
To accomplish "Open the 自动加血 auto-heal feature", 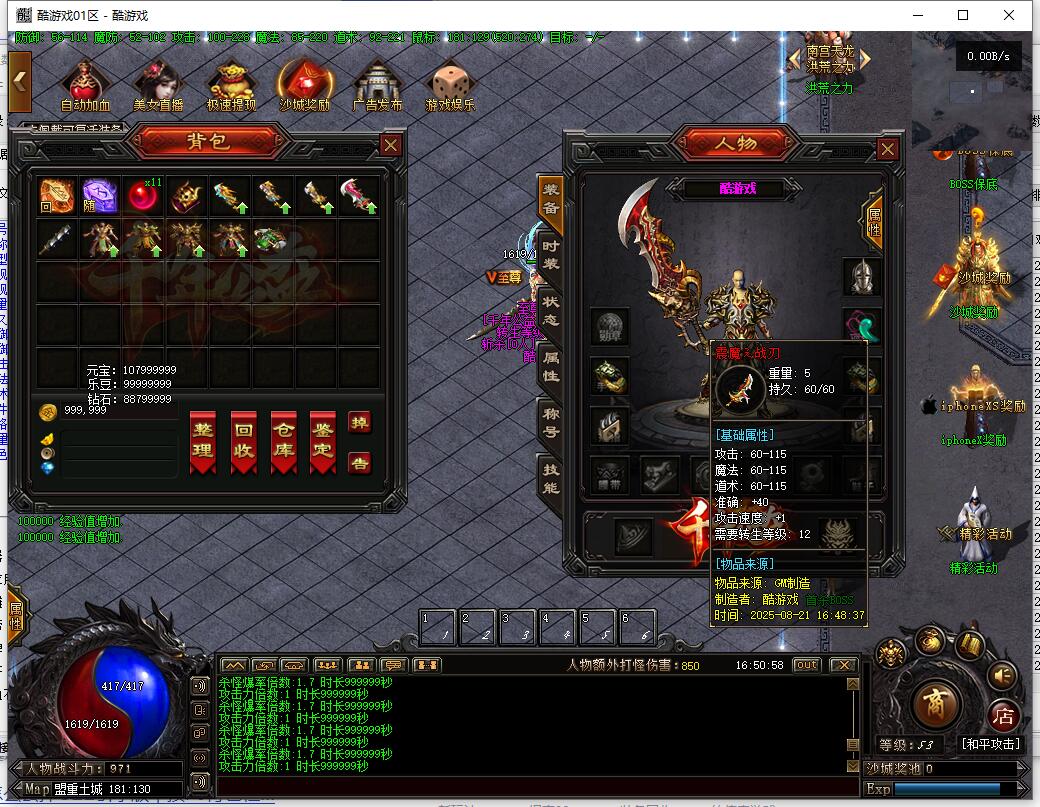I will point(85,86).
